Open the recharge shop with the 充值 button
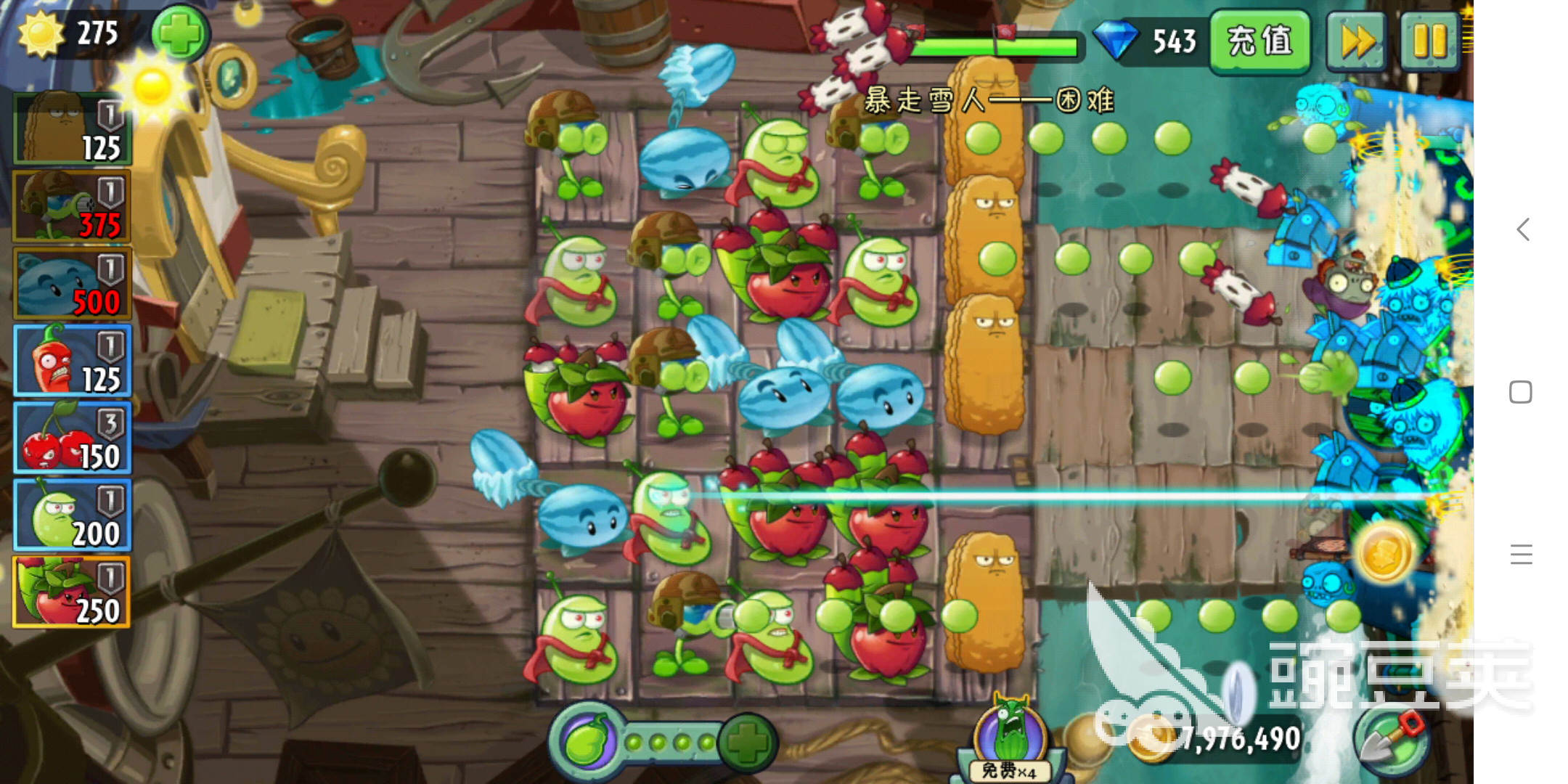Image resolution: width=1568 pixels, height=784 pixels. coord(1259,41)
